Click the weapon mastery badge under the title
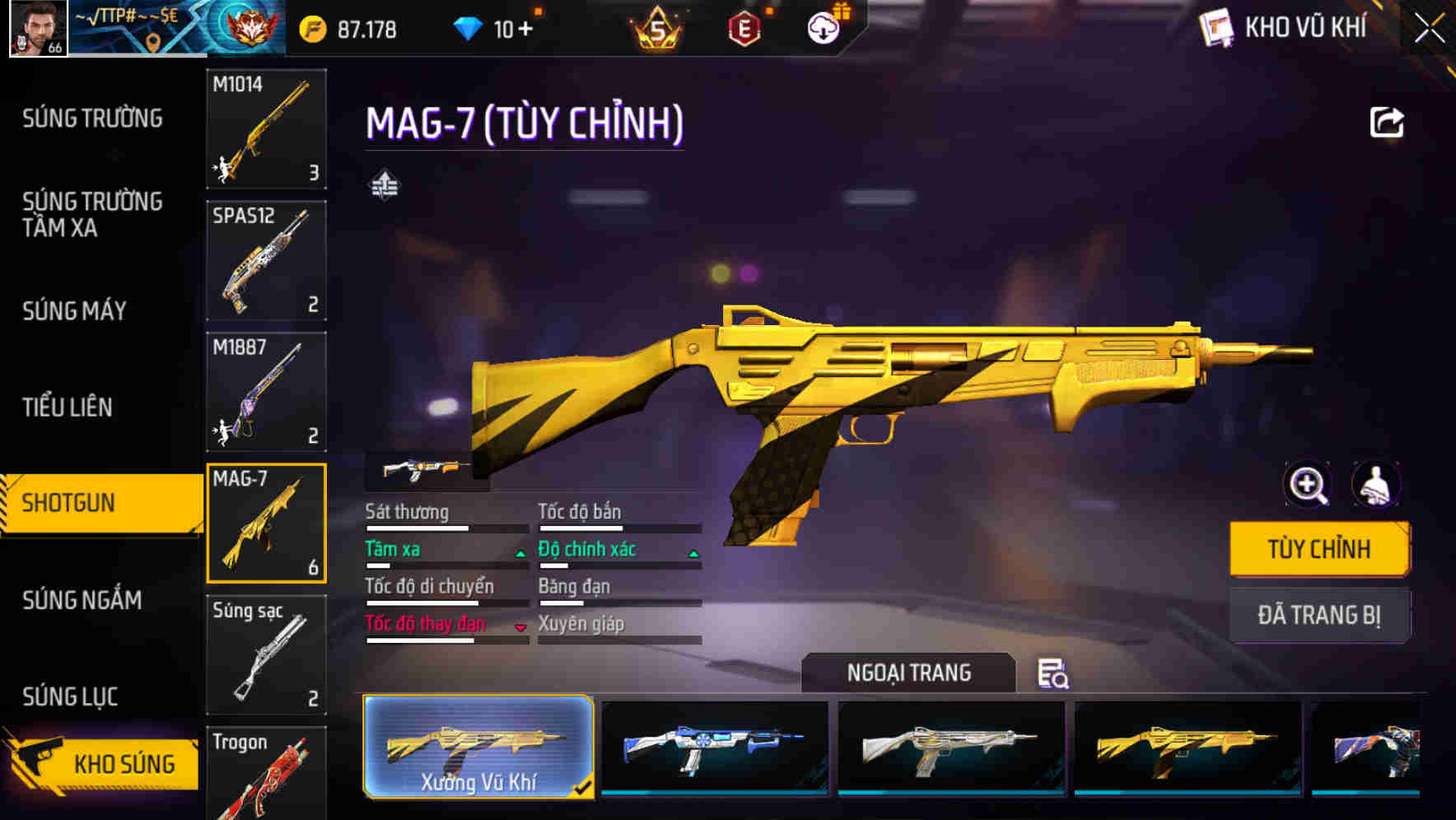 click(385, 185)
